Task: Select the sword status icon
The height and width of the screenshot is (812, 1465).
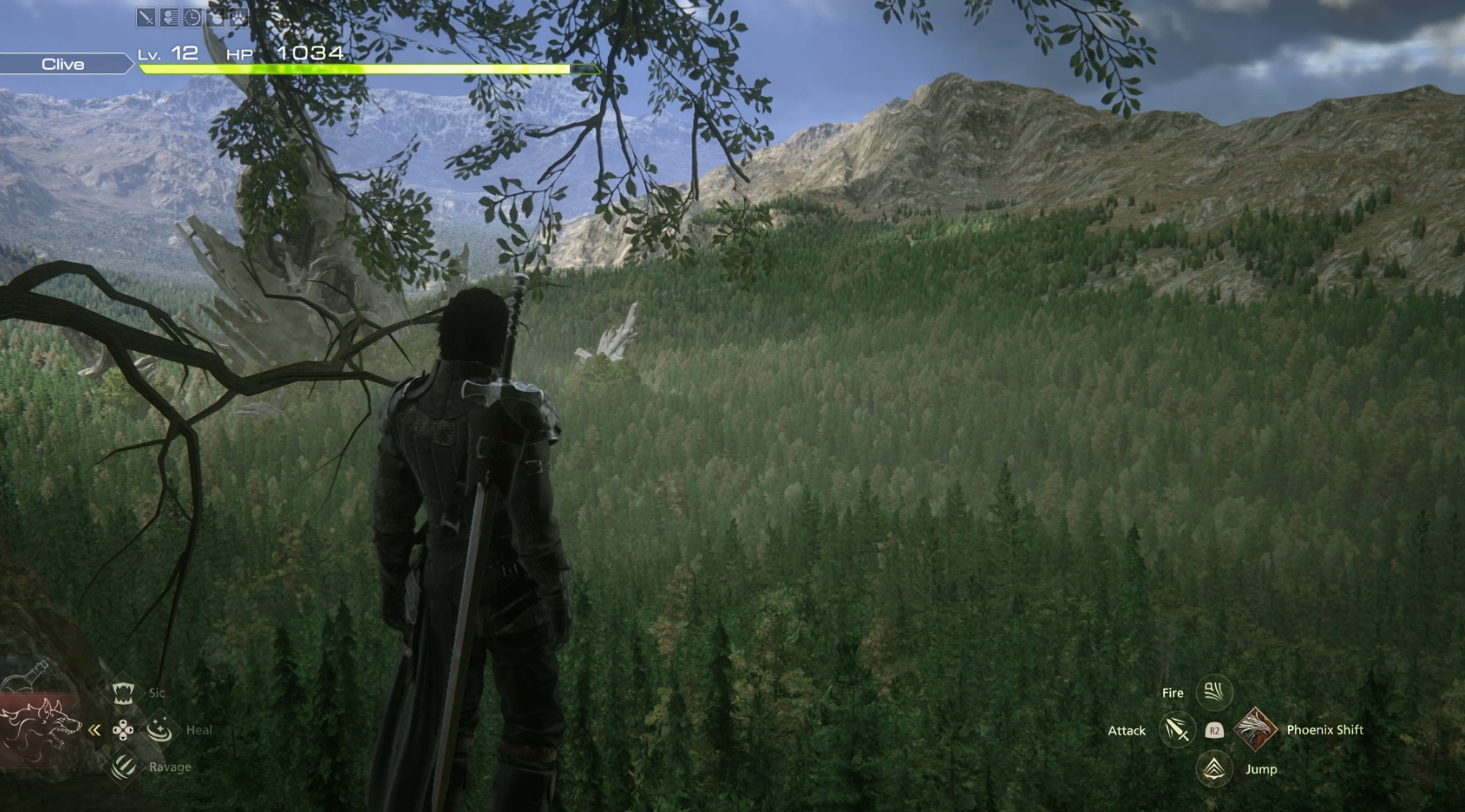Action: (146, 17)
